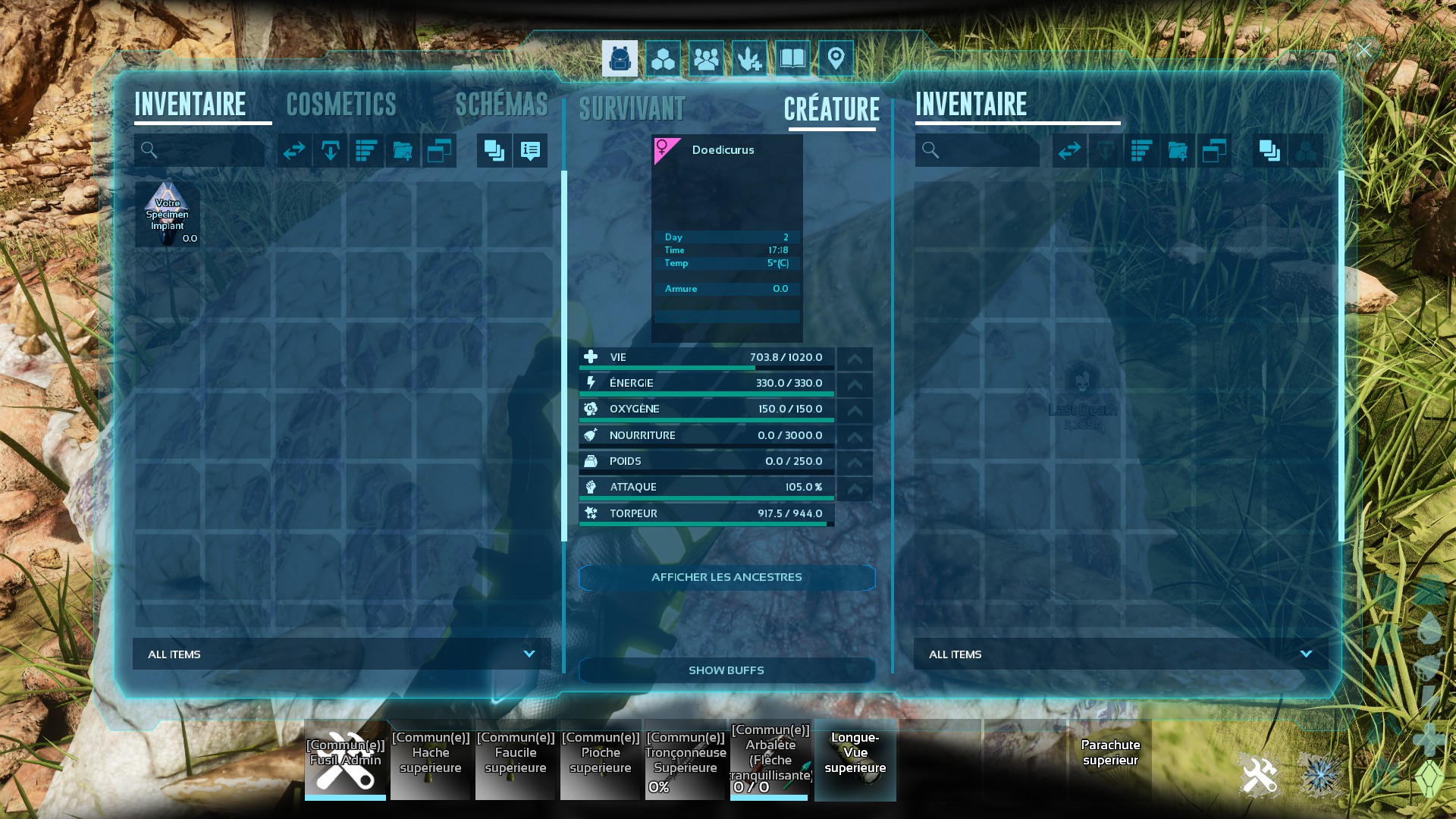Select the Fusil Admin hotbar slot
1456x819 pixels.
click(x=346, y=760)
